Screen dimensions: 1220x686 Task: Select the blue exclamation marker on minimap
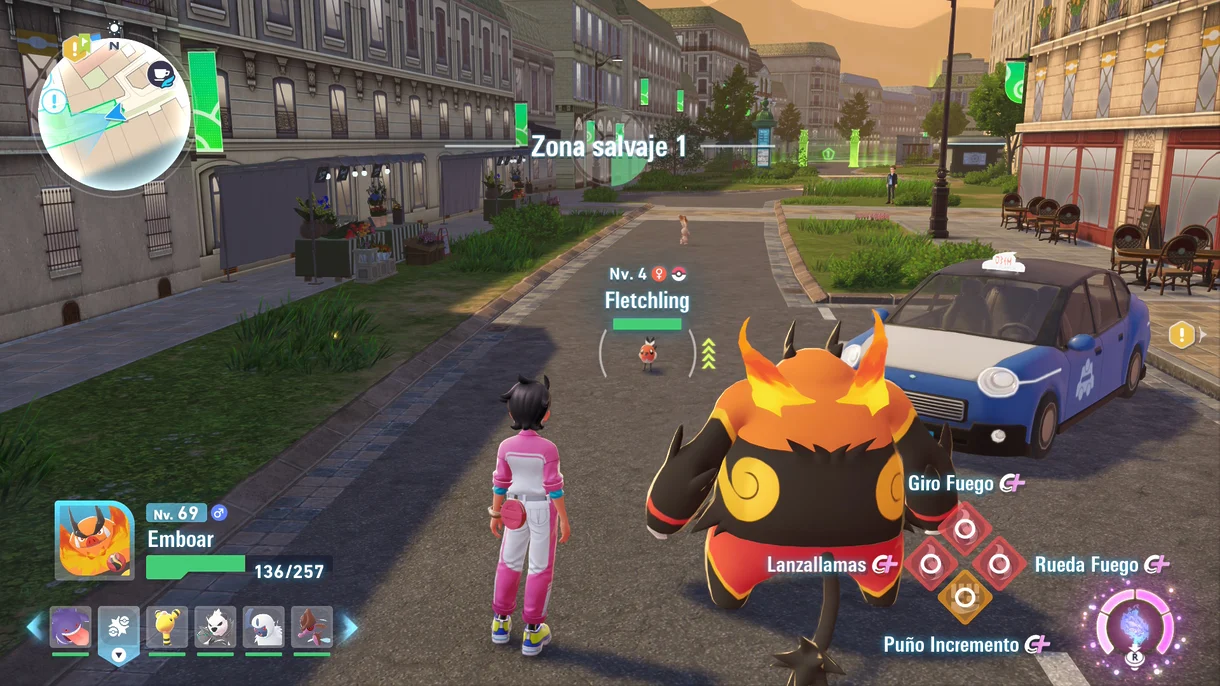point(53,101)
